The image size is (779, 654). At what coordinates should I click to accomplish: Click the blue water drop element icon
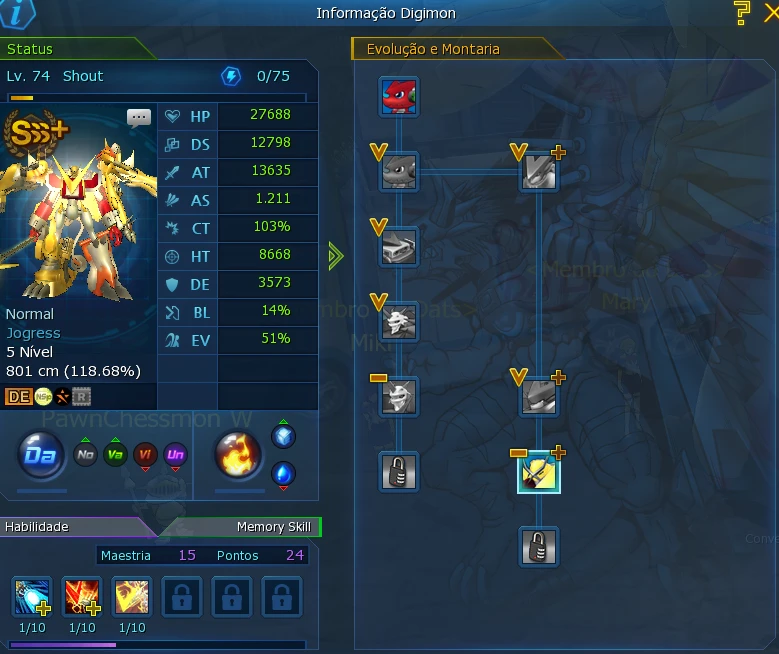coord(283,473)
